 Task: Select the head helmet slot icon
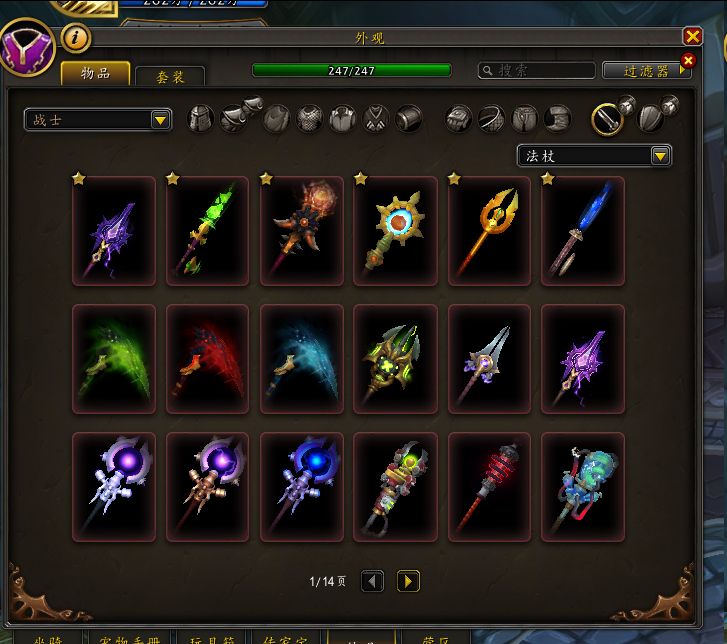point(202,119)
